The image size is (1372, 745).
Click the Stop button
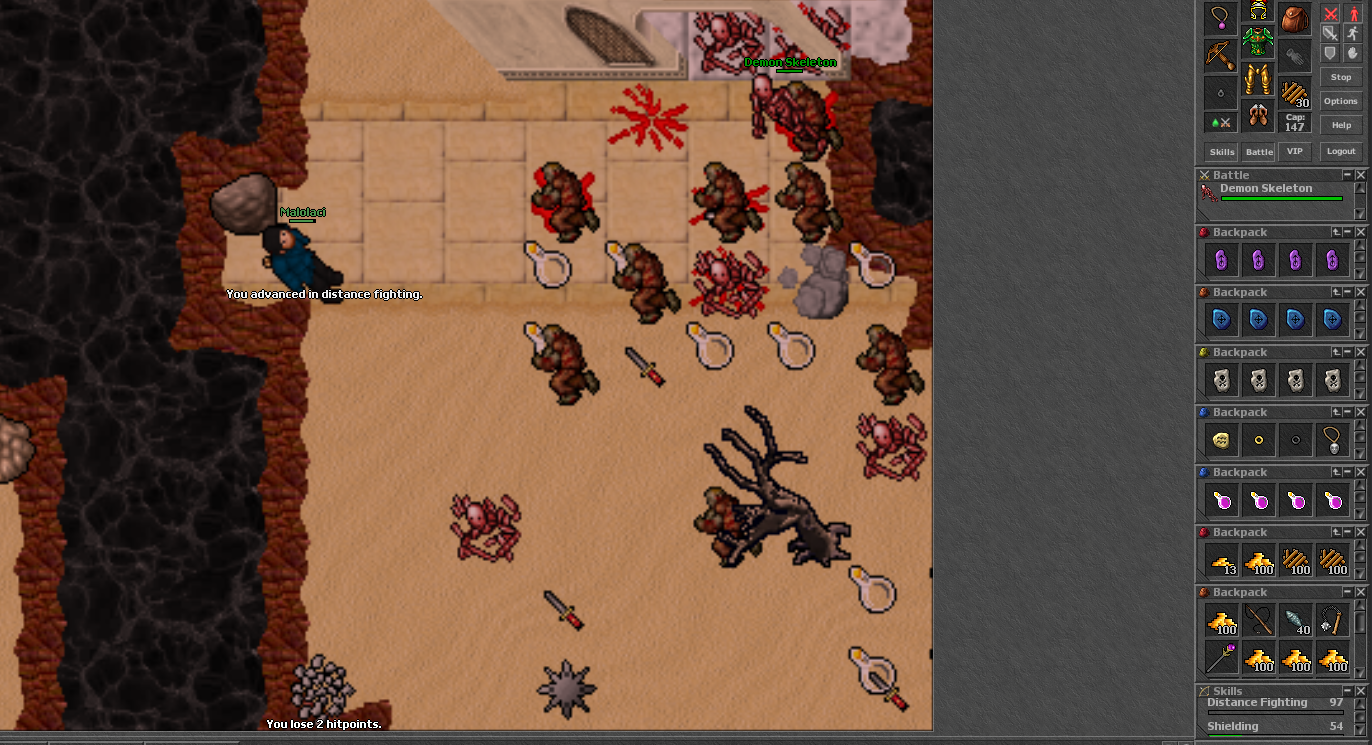pos(1341,77)
